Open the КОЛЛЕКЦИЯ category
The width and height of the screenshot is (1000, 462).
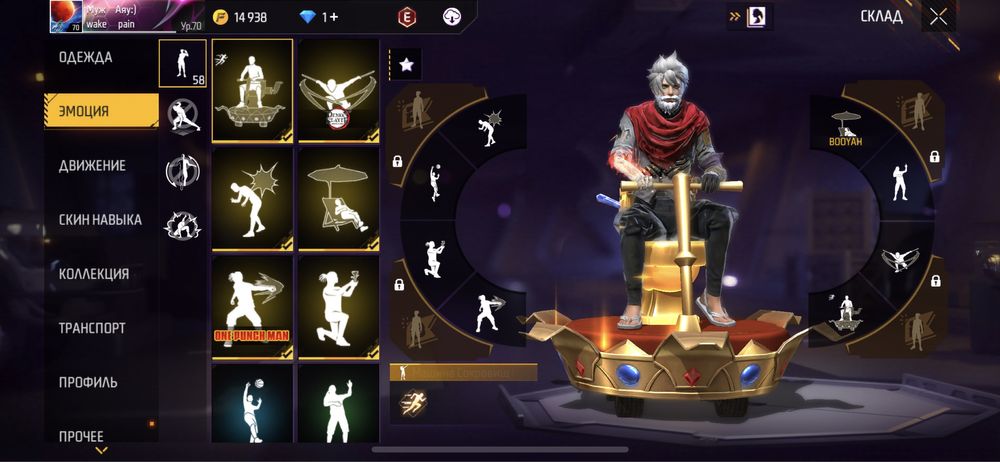94,273
